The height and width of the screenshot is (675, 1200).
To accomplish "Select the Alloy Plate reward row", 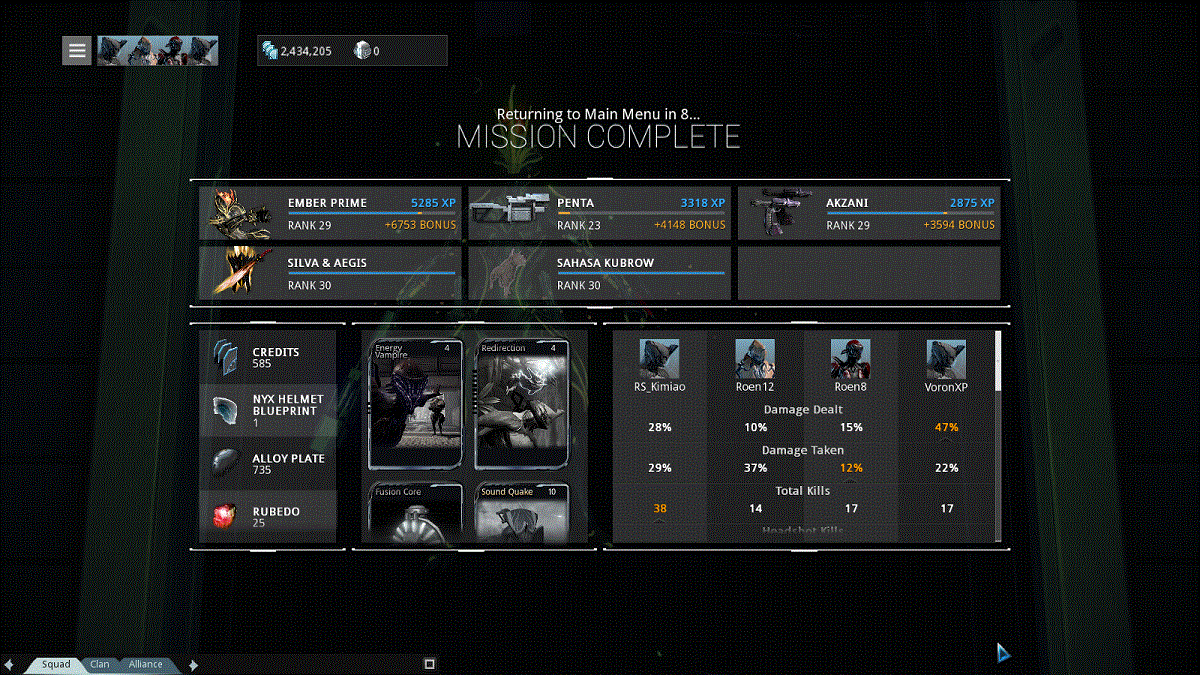I will tap(269, 463).
